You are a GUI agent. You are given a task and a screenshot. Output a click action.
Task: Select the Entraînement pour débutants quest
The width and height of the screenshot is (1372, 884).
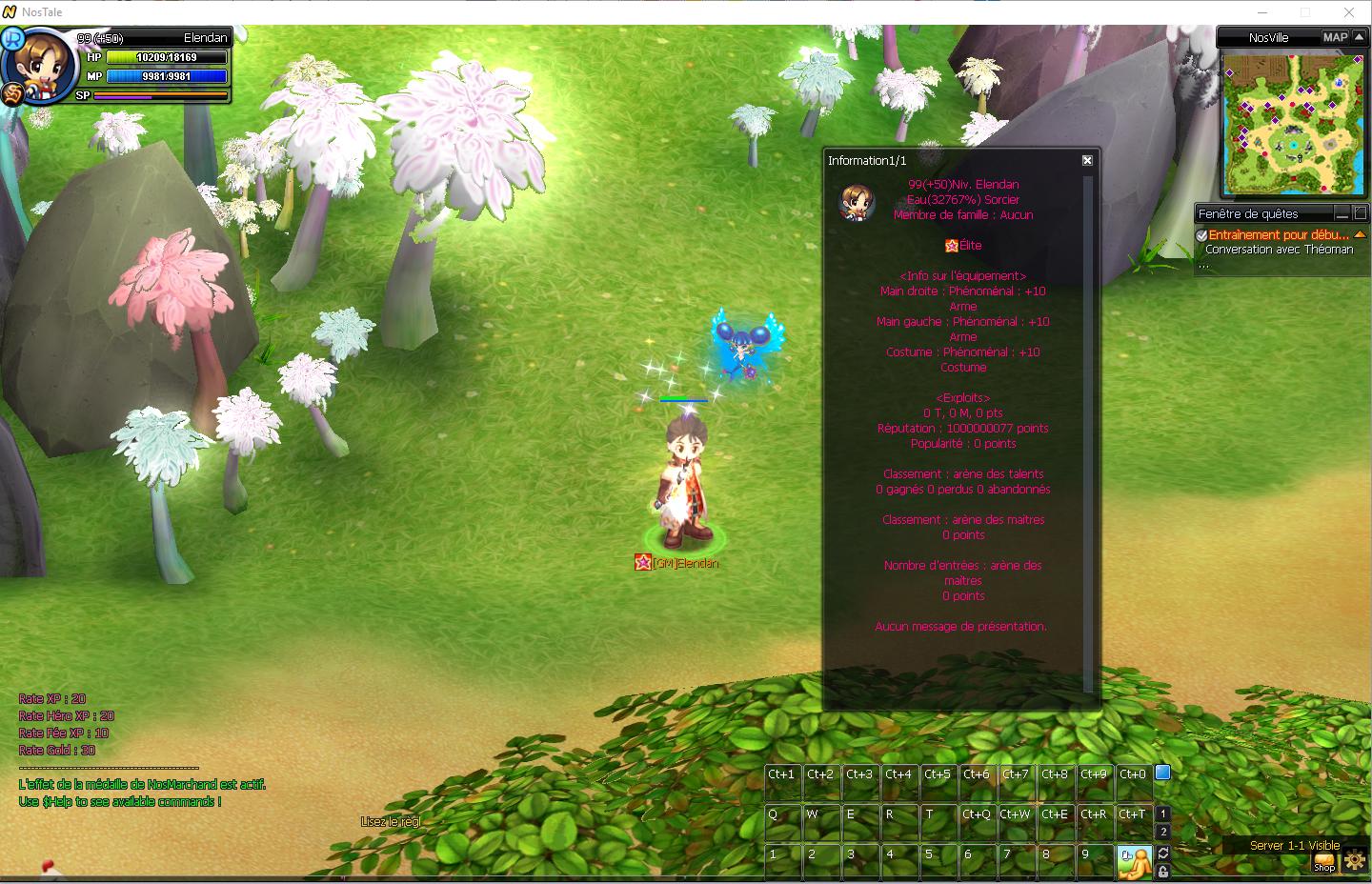click(x=1278, y=234)
